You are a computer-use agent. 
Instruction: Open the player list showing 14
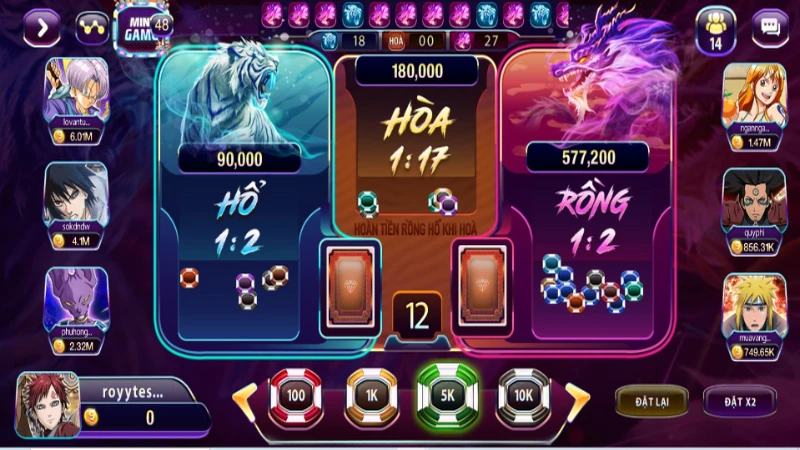[715, 28]
